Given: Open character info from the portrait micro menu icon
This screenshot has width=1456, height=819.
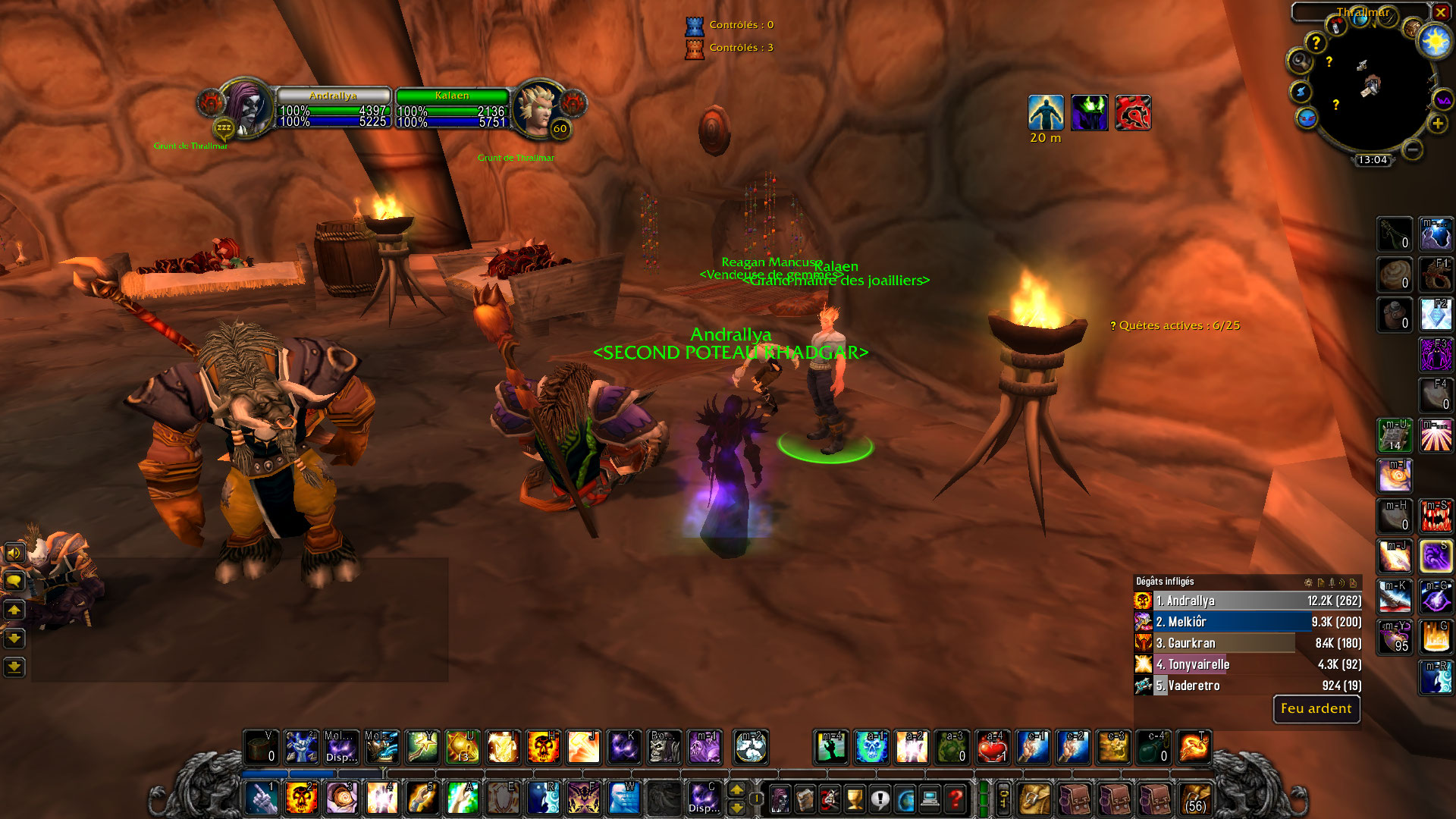Looking at the screenshot, I should 780,799.
